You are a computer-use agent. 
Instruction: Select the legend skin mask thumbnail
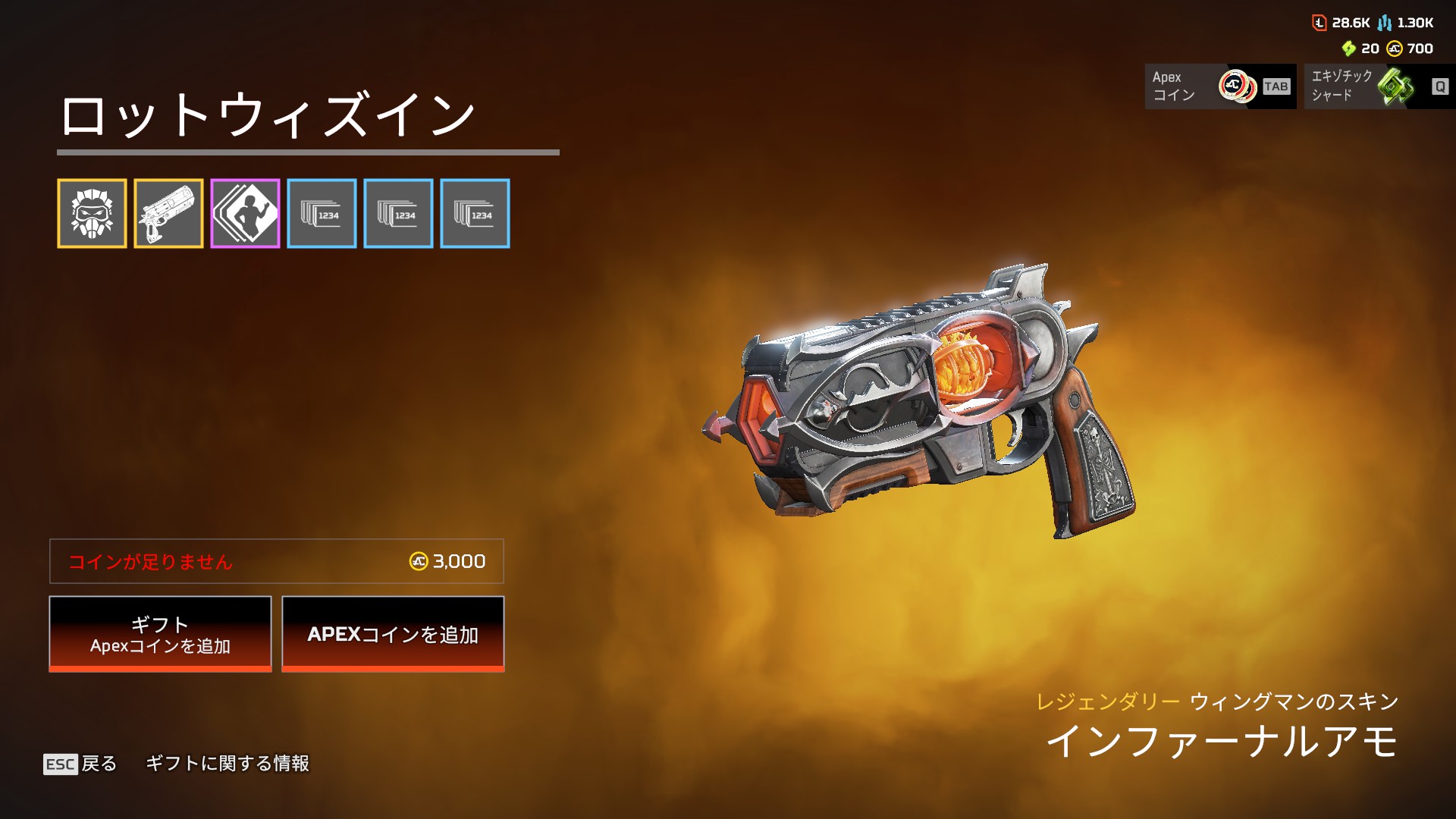tap(92, 214)
